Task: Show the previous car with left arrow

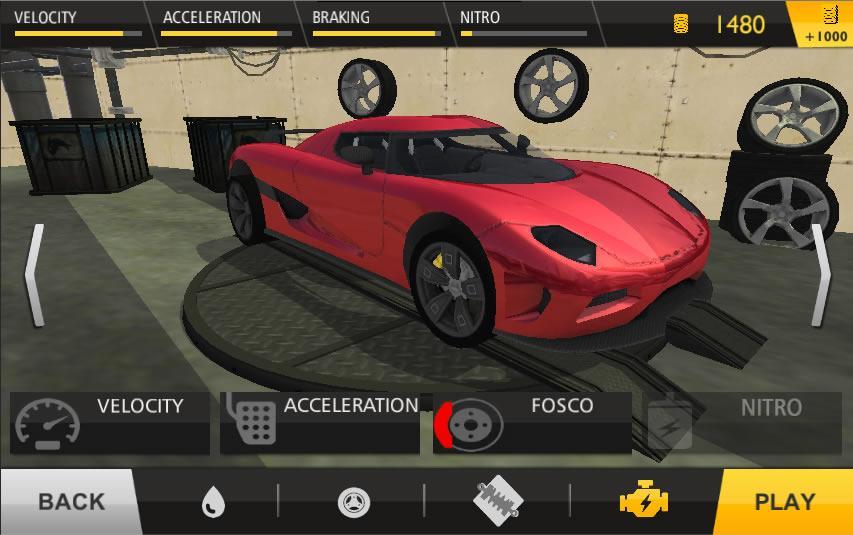Action: coord(35,275)
